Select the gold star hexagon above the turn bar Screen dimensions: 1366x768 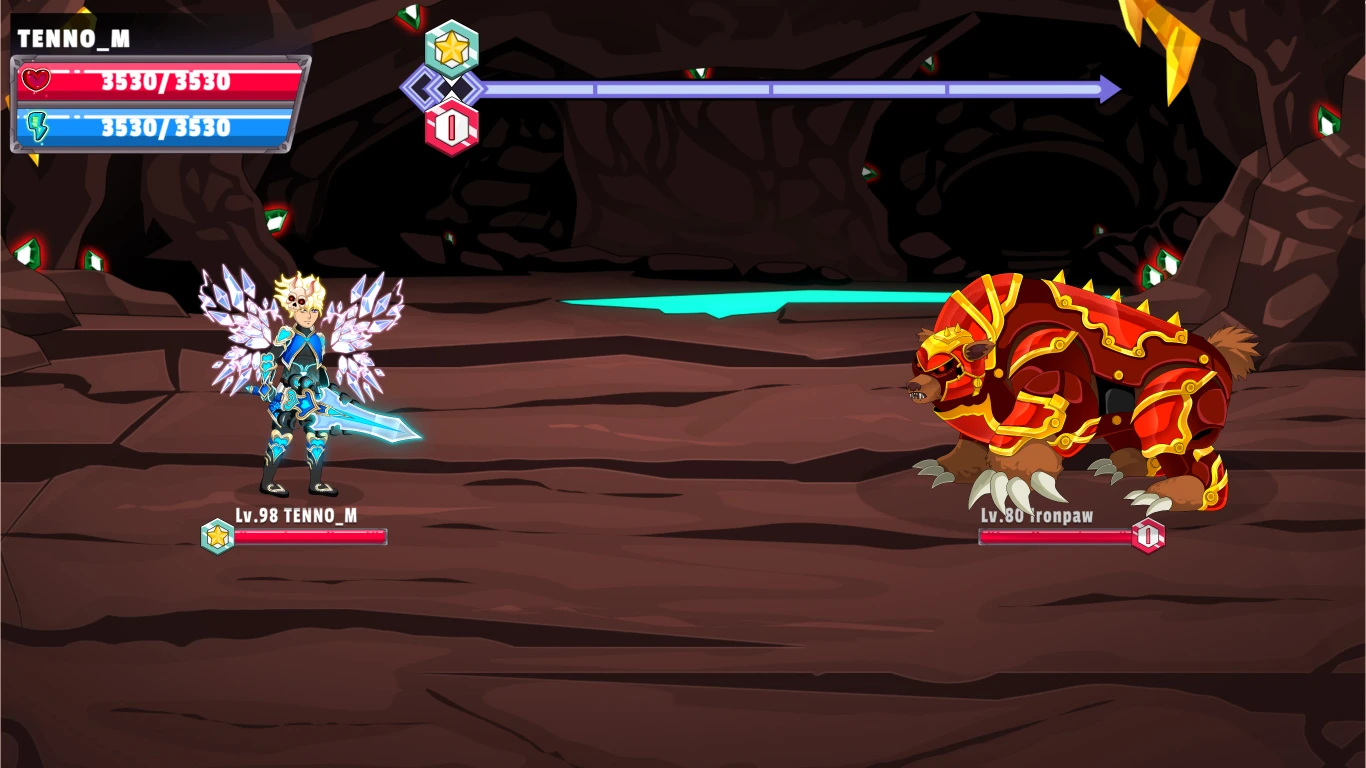[452, 45]
